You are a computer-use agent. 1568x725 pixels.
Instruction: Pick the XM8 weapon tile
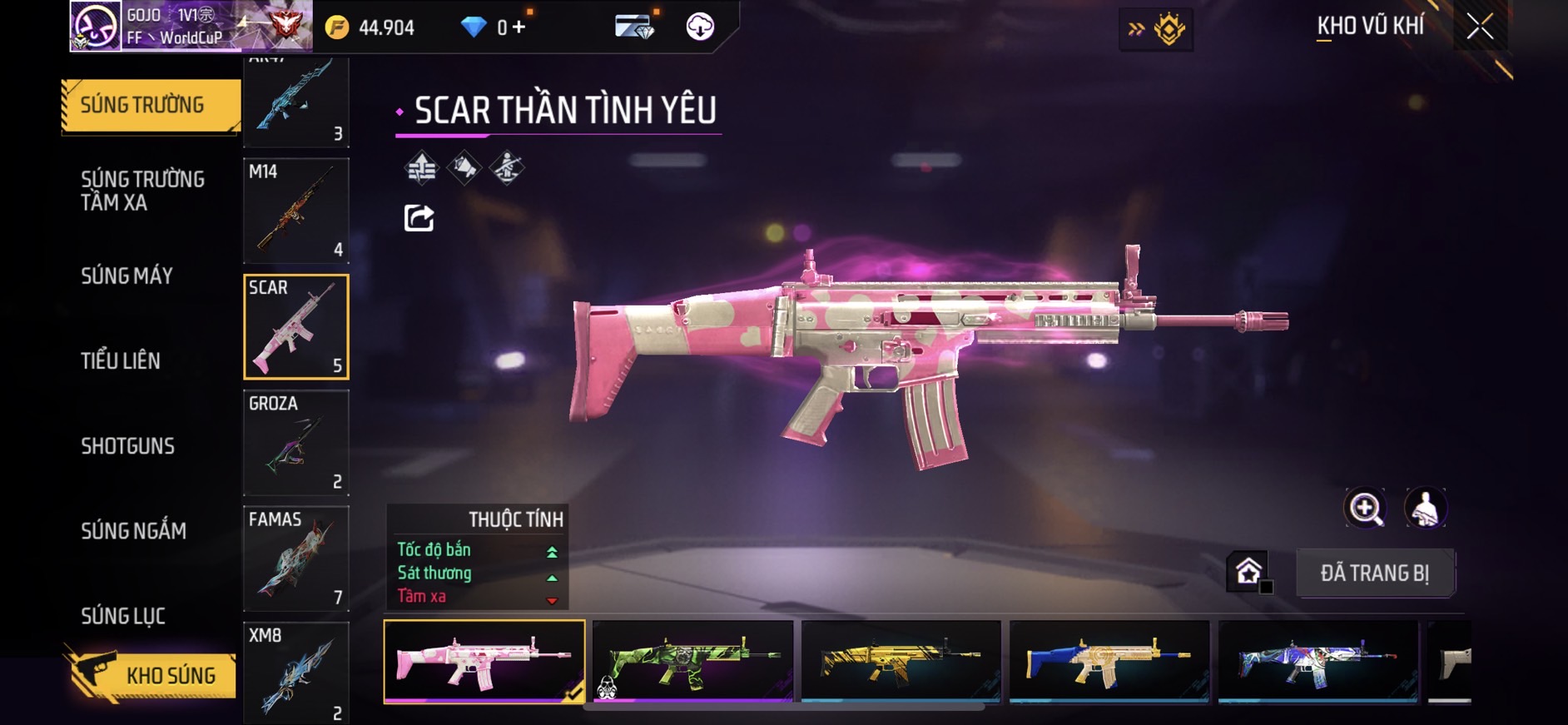click(296, 673)
